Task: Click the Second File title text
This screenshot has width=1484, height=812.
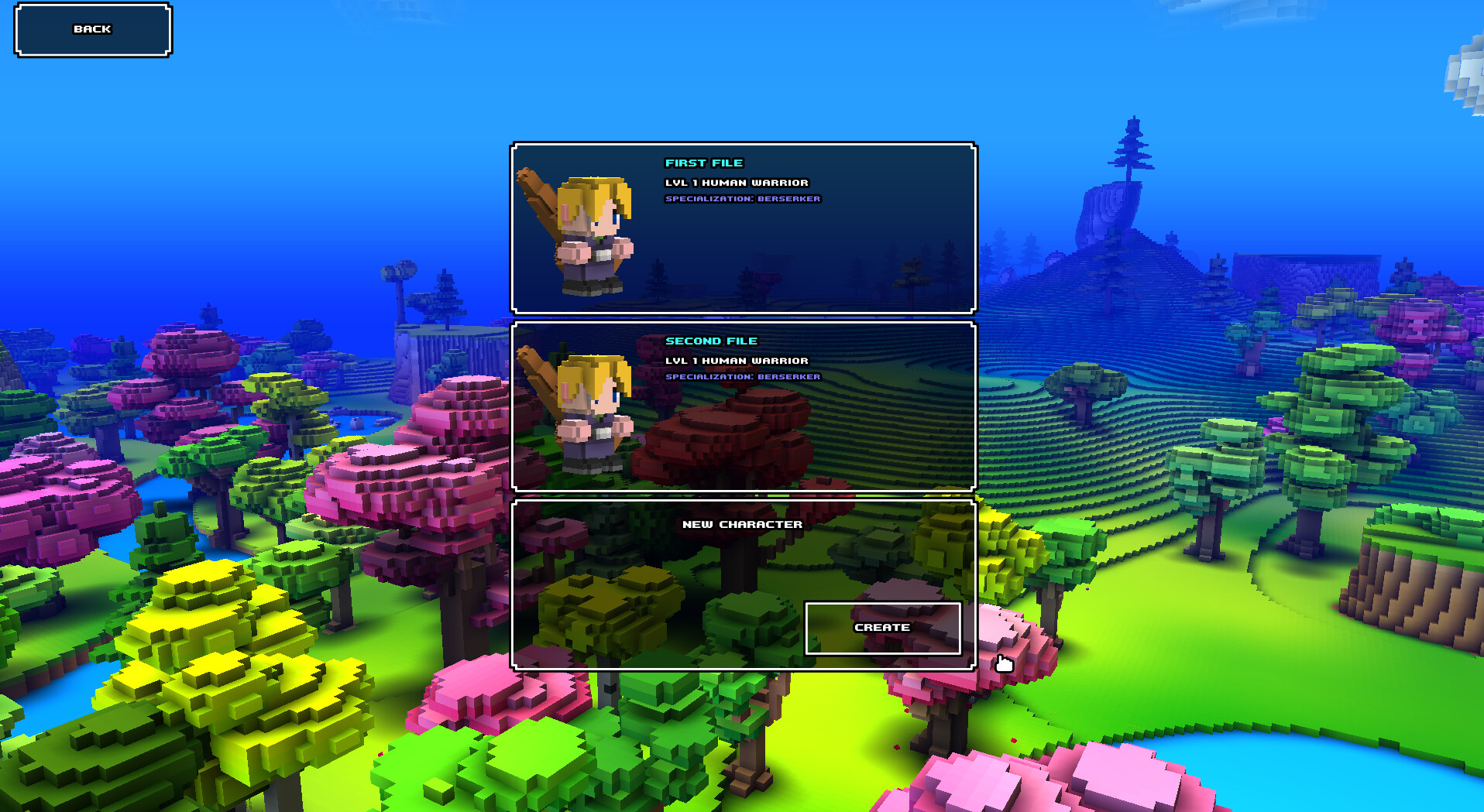Action: pos(712,341)
